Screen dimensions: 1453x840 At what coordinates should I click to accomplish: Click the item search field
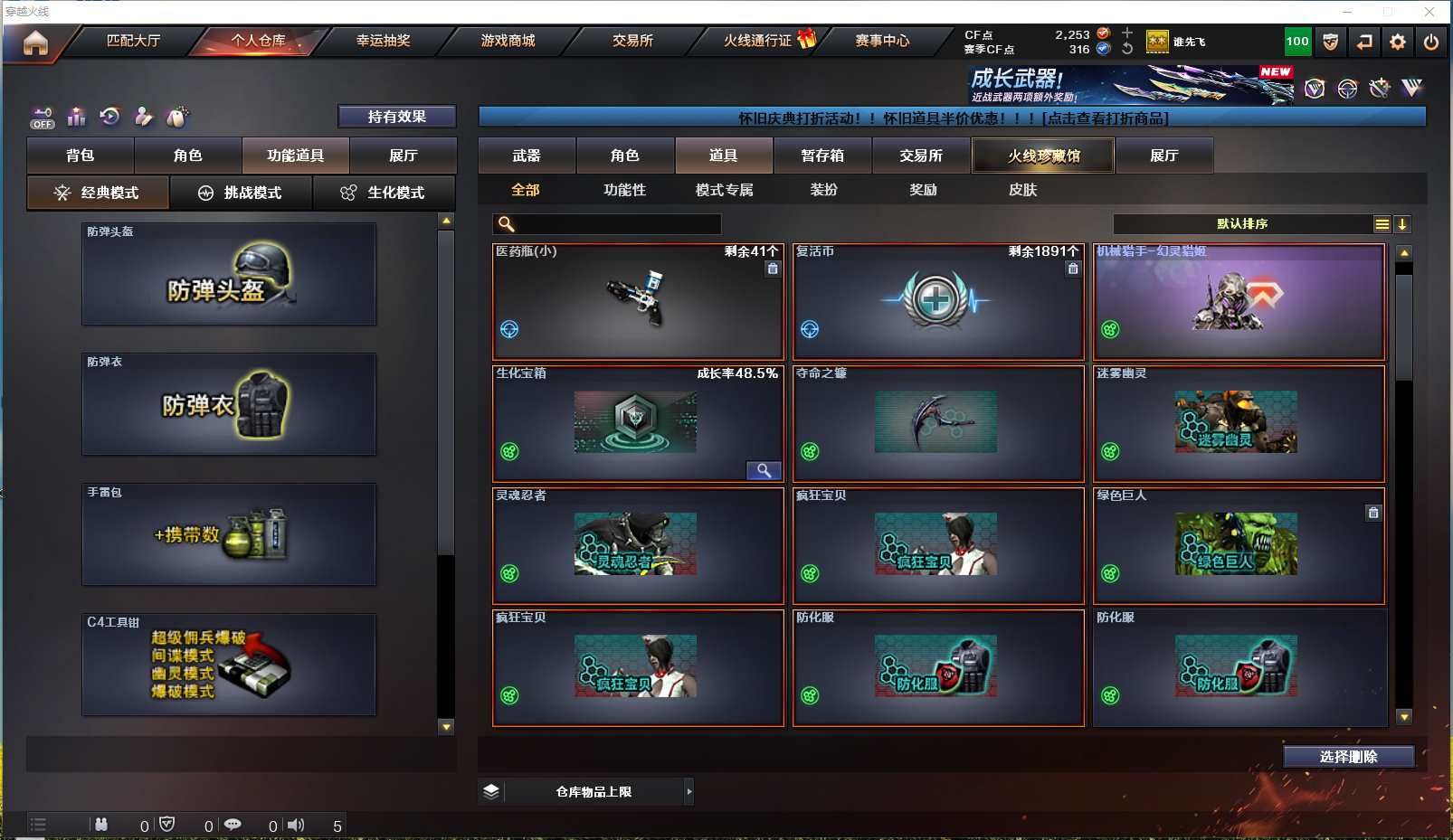tap(615, 224)
